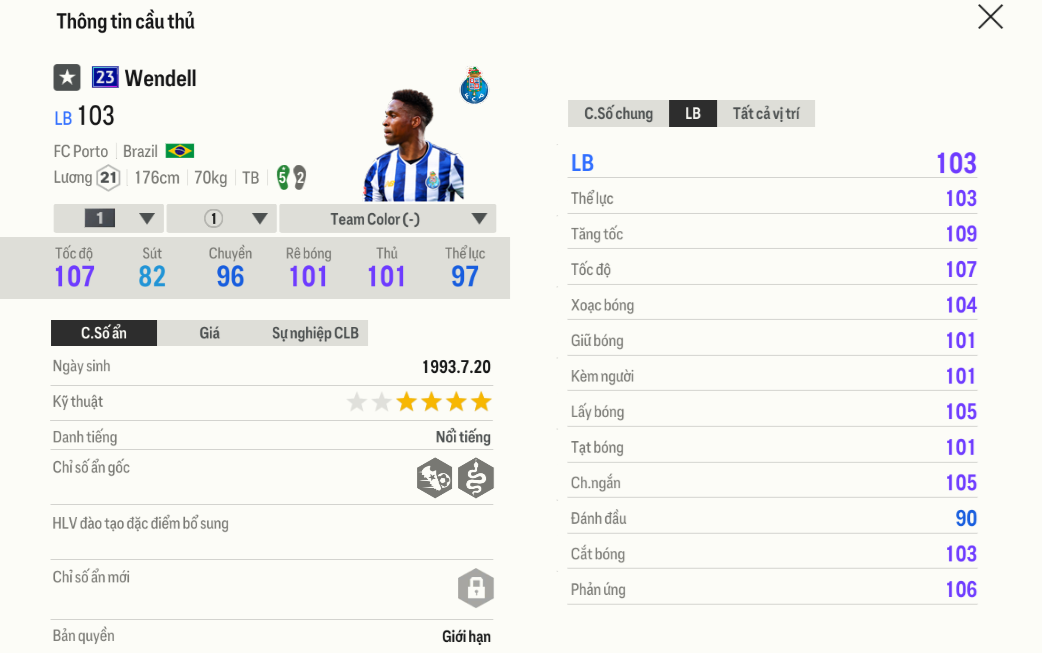Open the circled 1 level dropdown
This screenshot has width=1042, height=653.
221,219
